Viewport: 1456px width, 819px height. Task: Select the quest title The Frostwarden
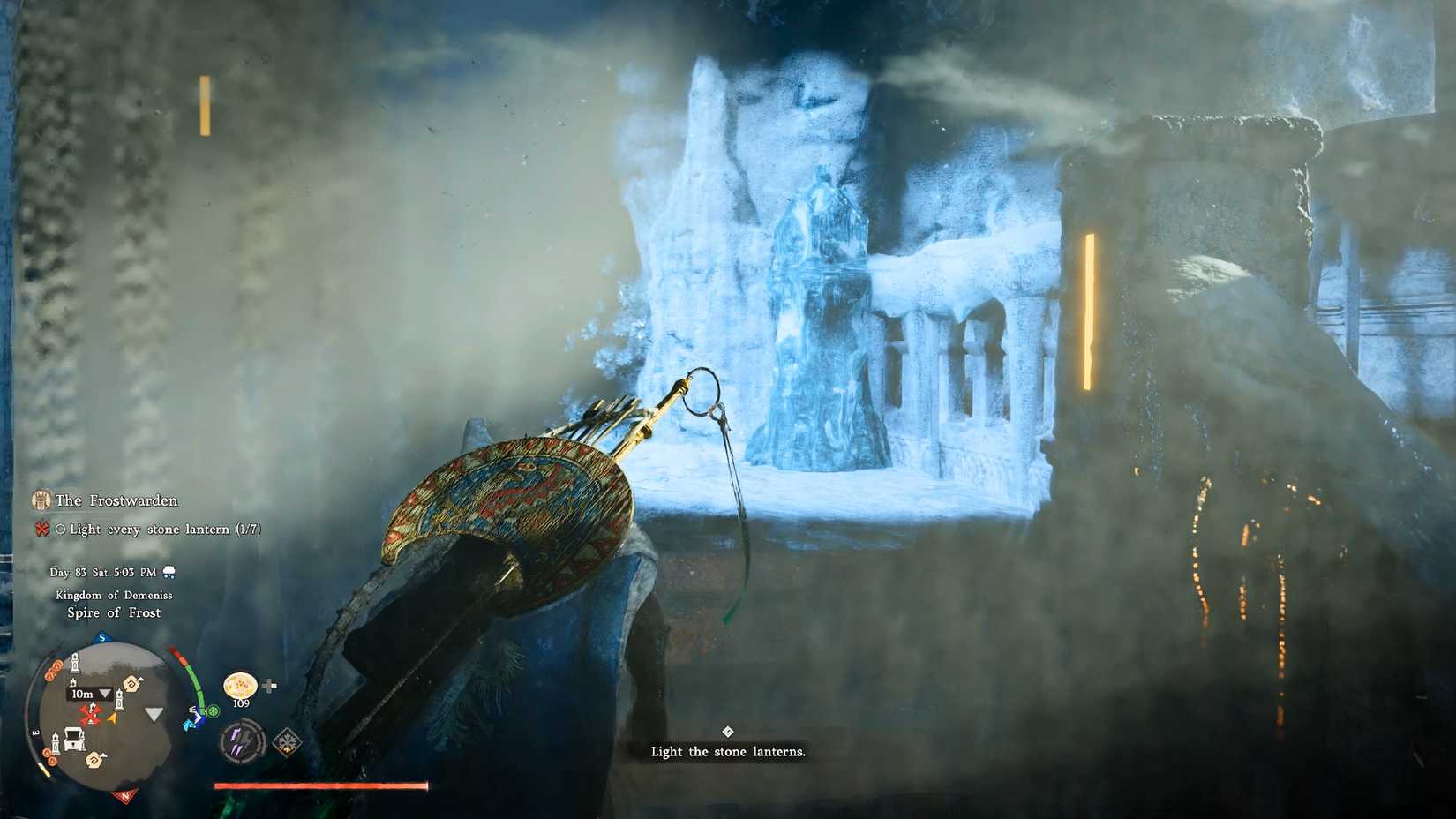(x=117, y=500)
